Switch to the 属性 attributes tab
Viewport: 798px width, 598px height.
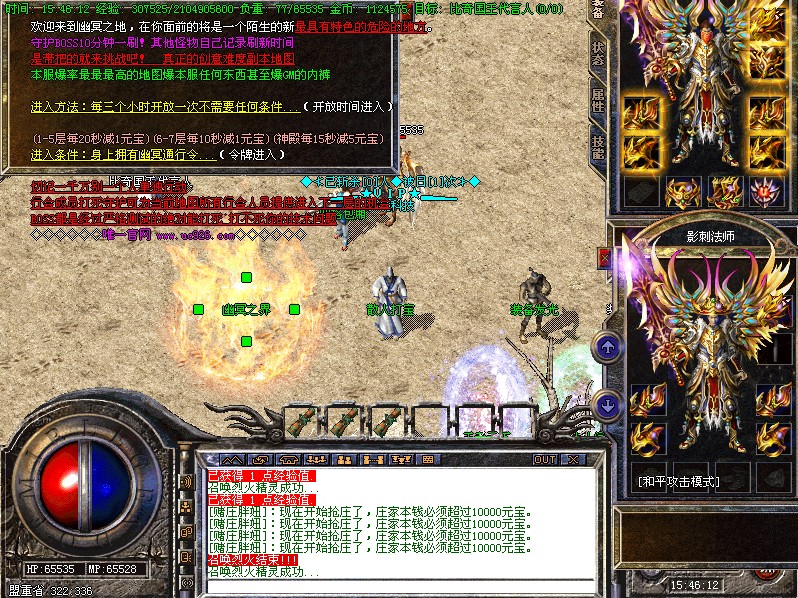tap(597, 100)
